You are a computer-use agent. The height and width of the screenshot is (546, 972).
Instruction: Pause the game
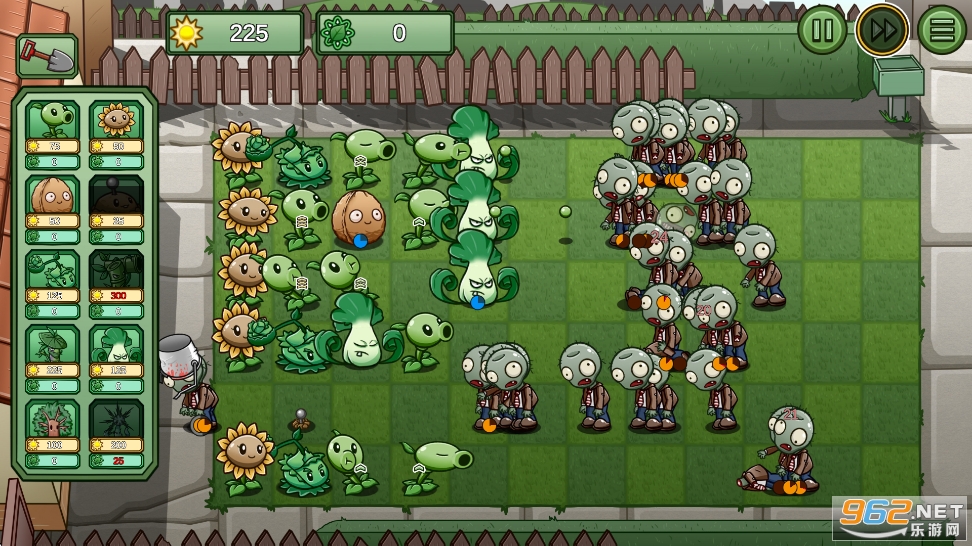pos(822,30)
